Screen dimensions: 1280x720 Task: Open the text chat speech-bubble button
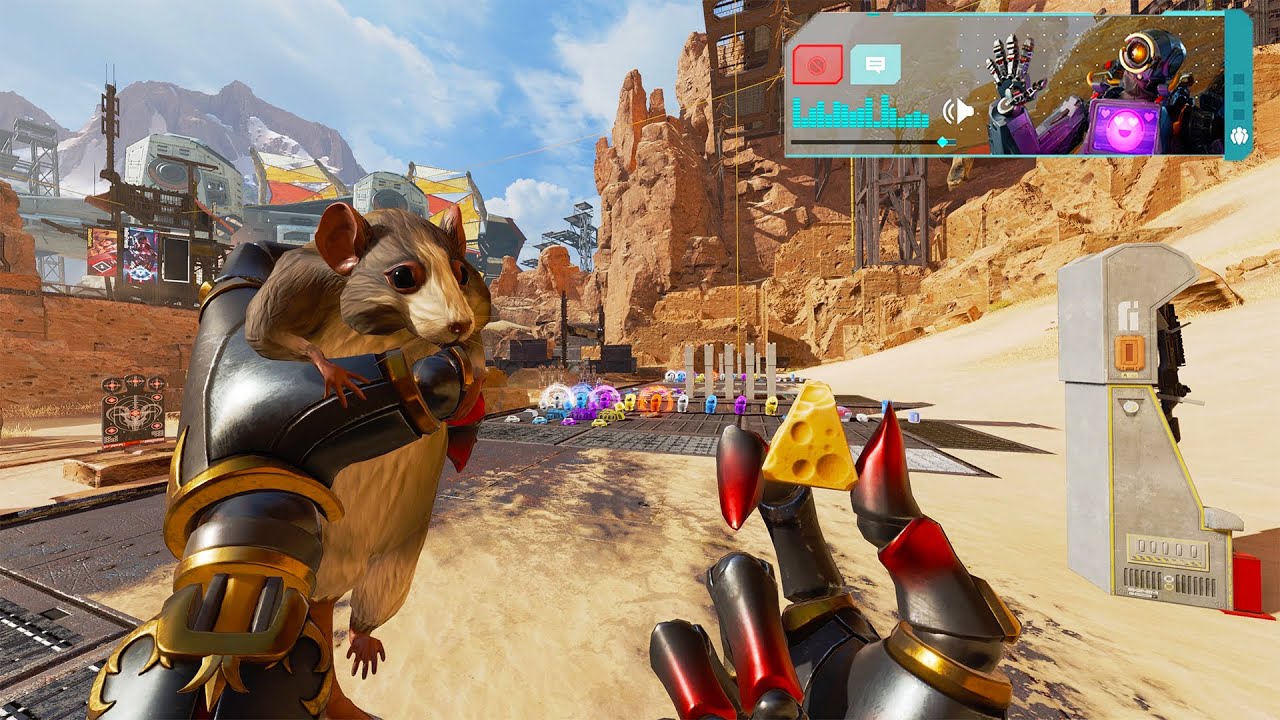click(x=875, y=65)
